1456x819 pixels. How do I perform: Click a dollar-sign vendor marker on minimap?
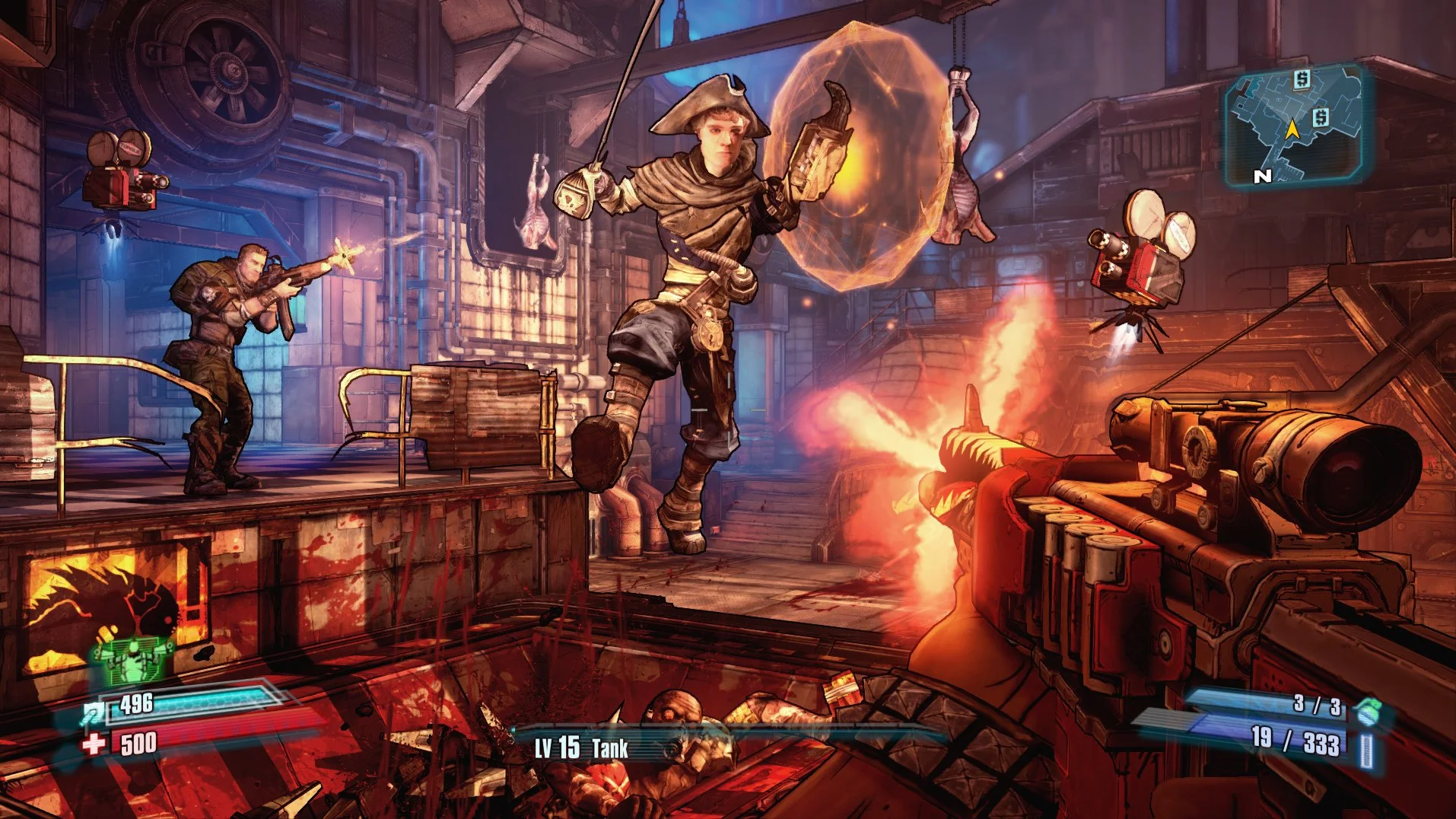click(1301, 81)
